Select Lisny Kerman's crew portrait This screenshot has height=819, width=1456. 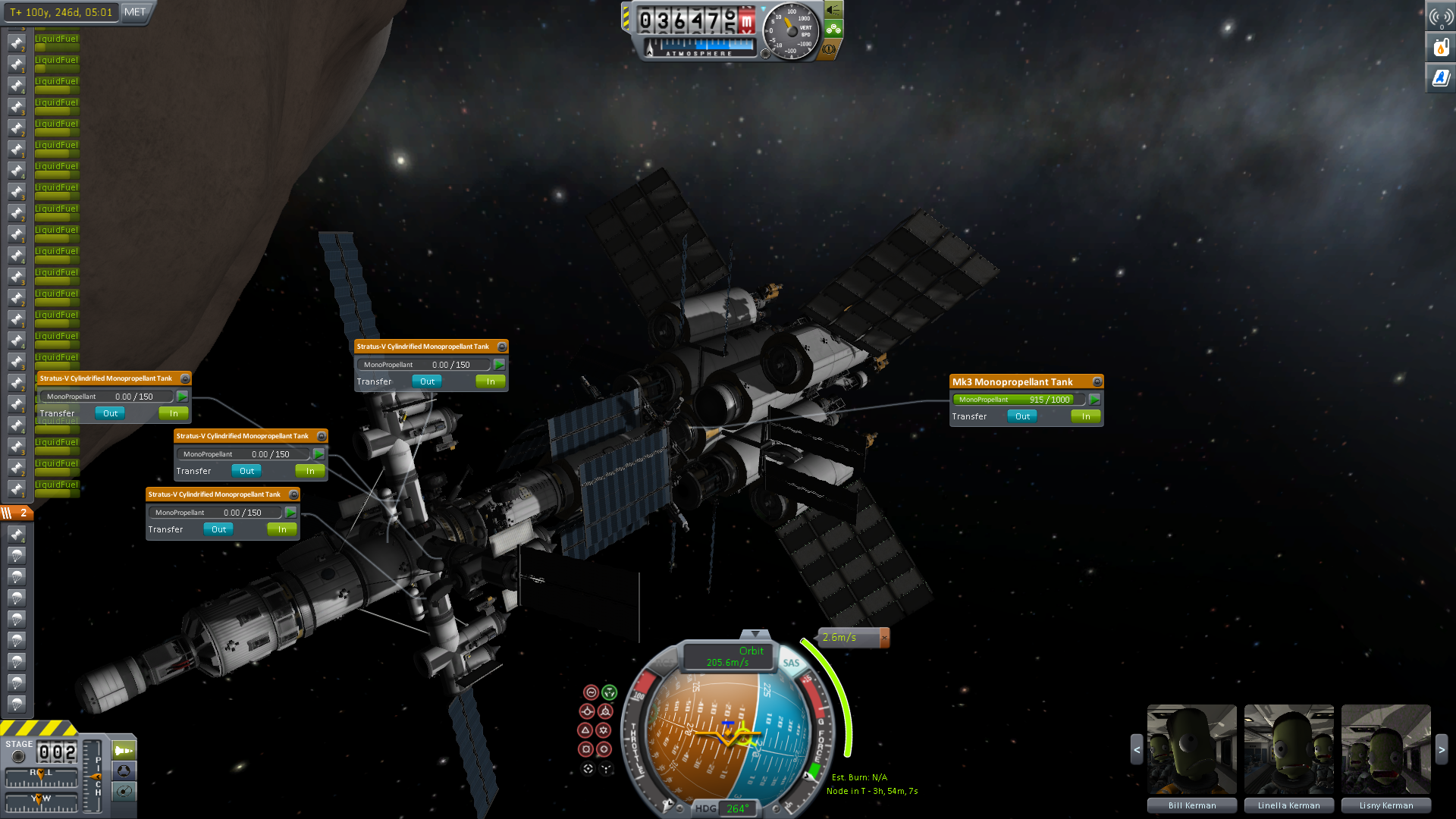point(1386,750)
